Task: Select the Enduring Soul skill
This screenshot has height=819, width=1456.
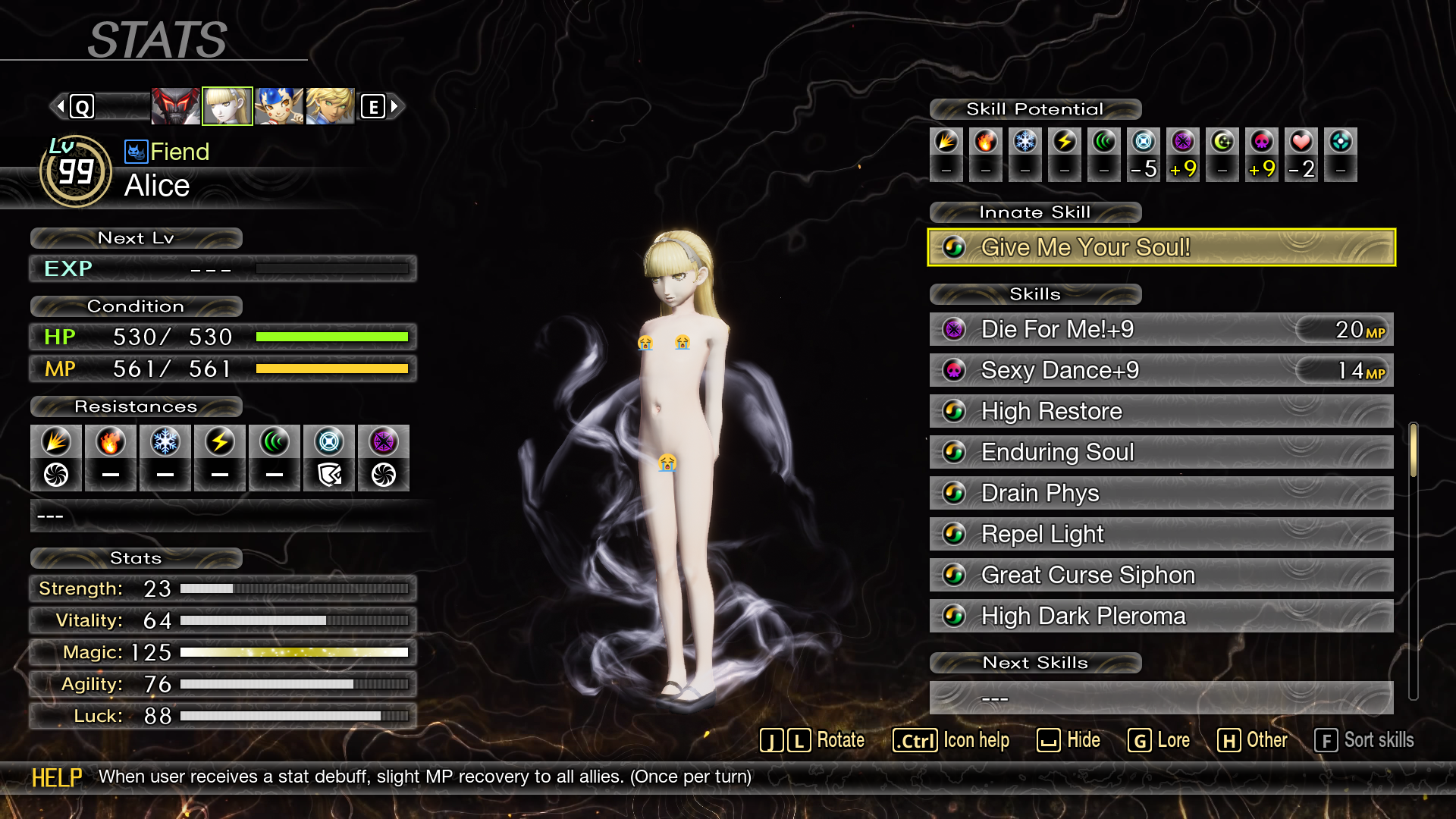Action: [1161, 452]
